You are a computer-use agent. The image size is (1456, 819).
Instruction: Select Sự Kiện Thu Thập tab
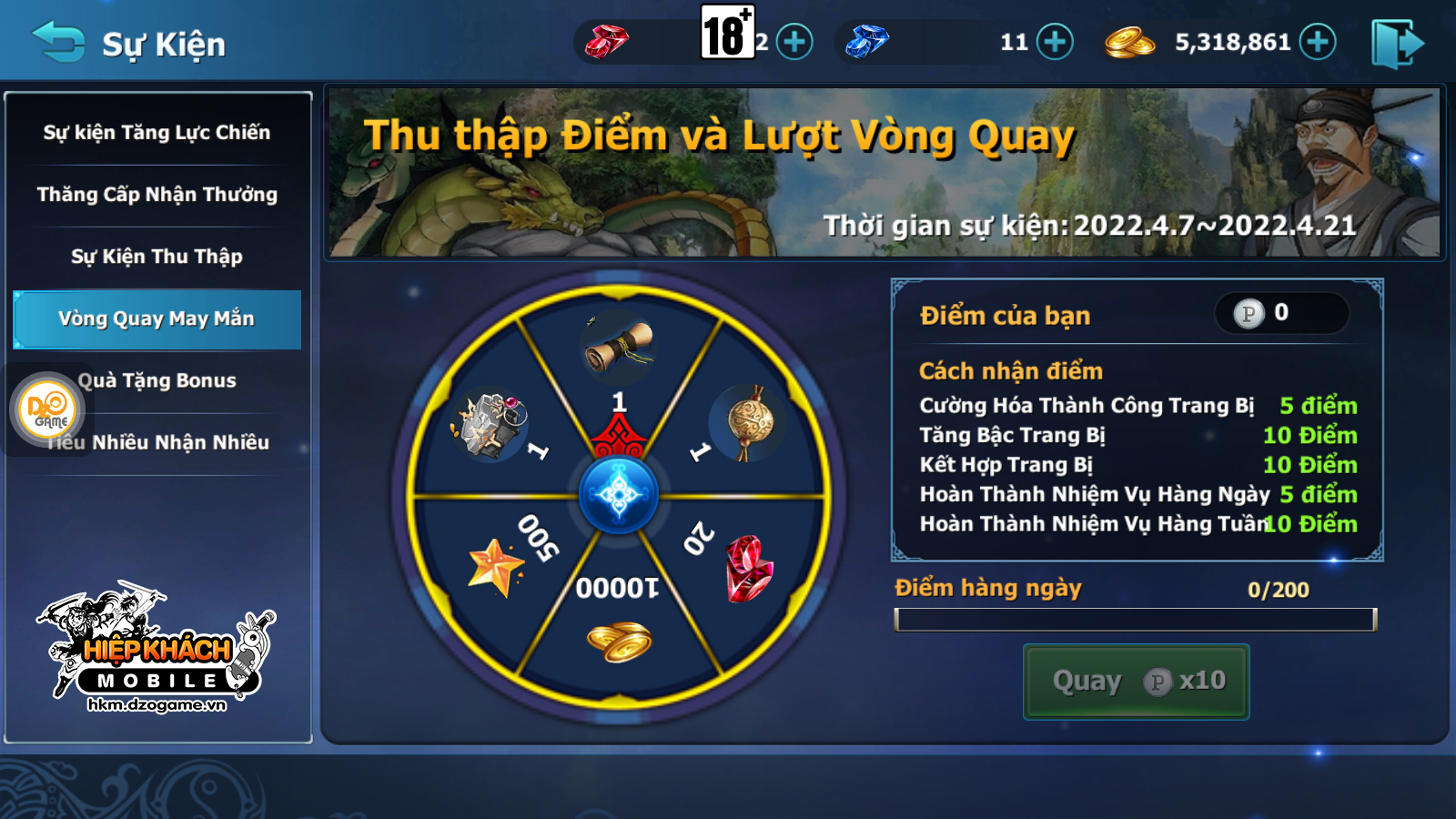[157, 257]
